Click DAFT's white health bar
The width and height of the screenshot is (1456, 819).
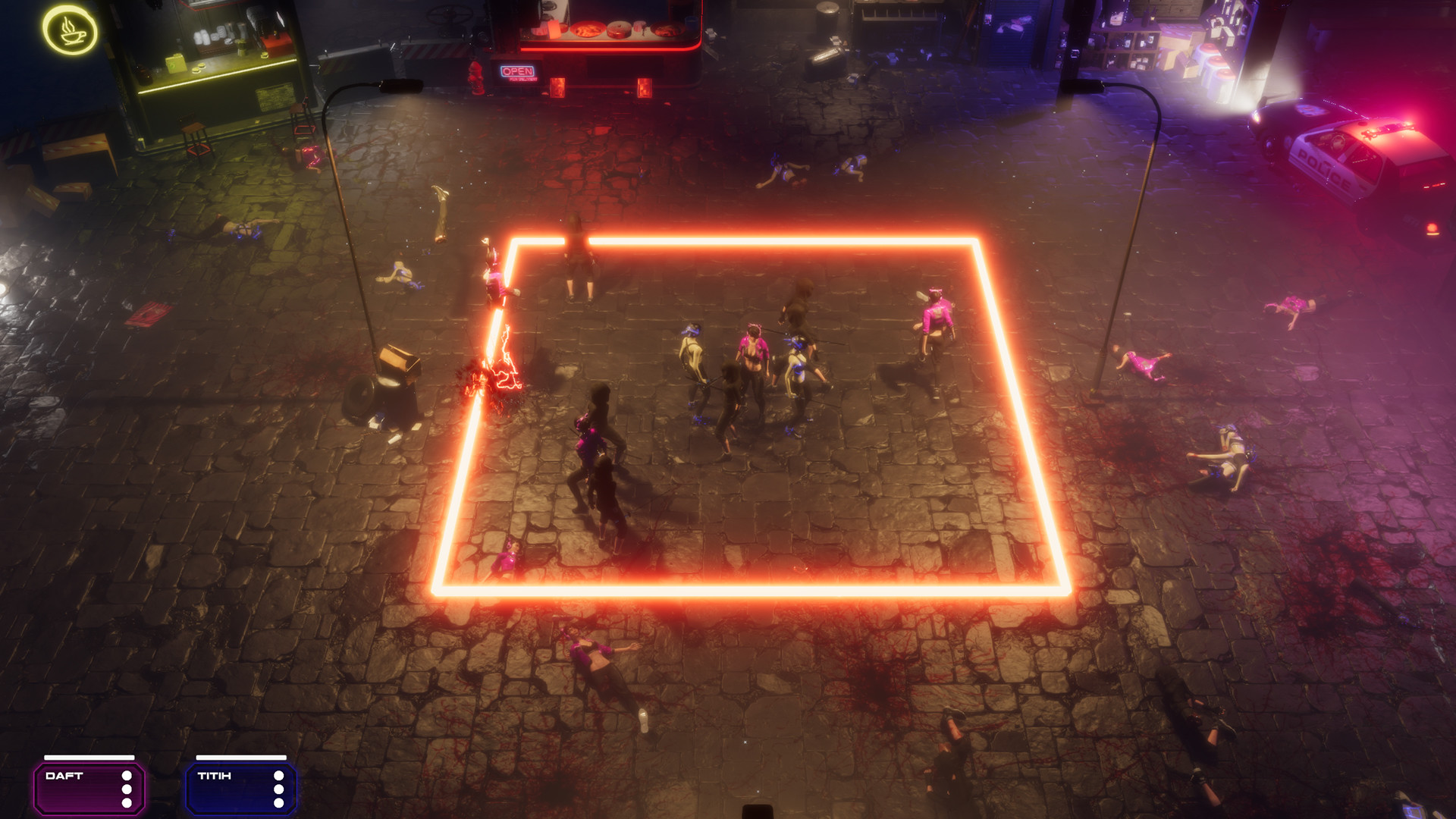click(89, 757)
